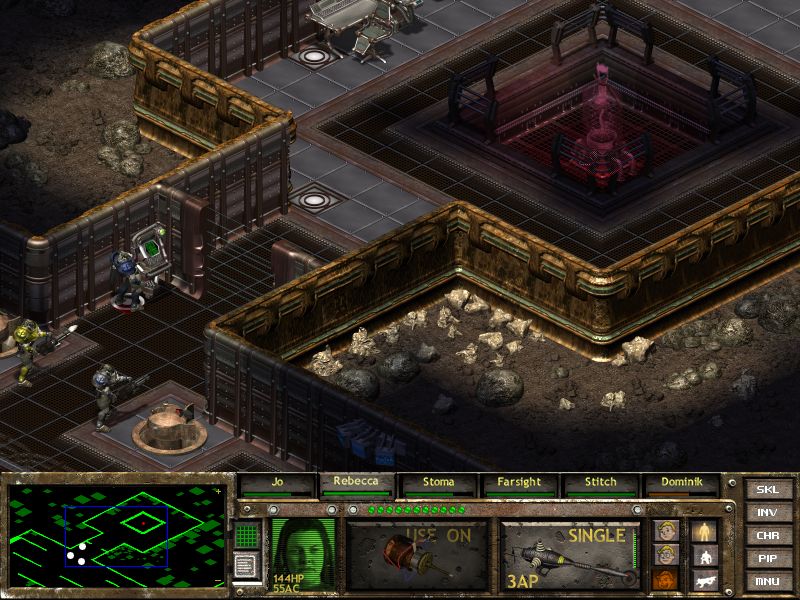
Task: Open the SKL skills panel
Action: pos(767,489)
